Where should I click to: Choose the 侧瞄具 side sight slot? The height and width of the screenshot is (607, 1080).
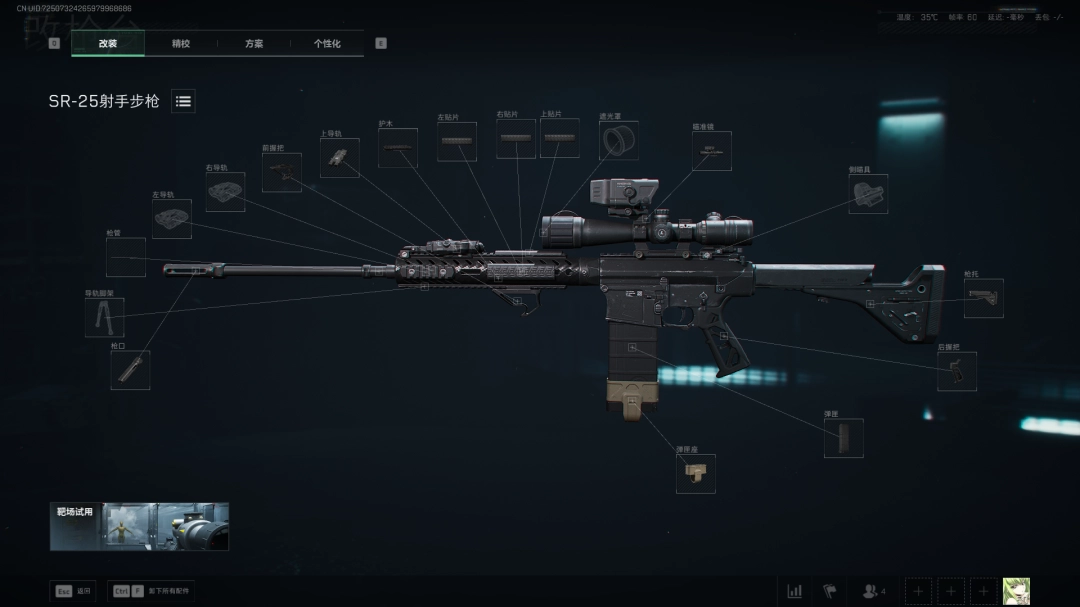tap(867, 194)
